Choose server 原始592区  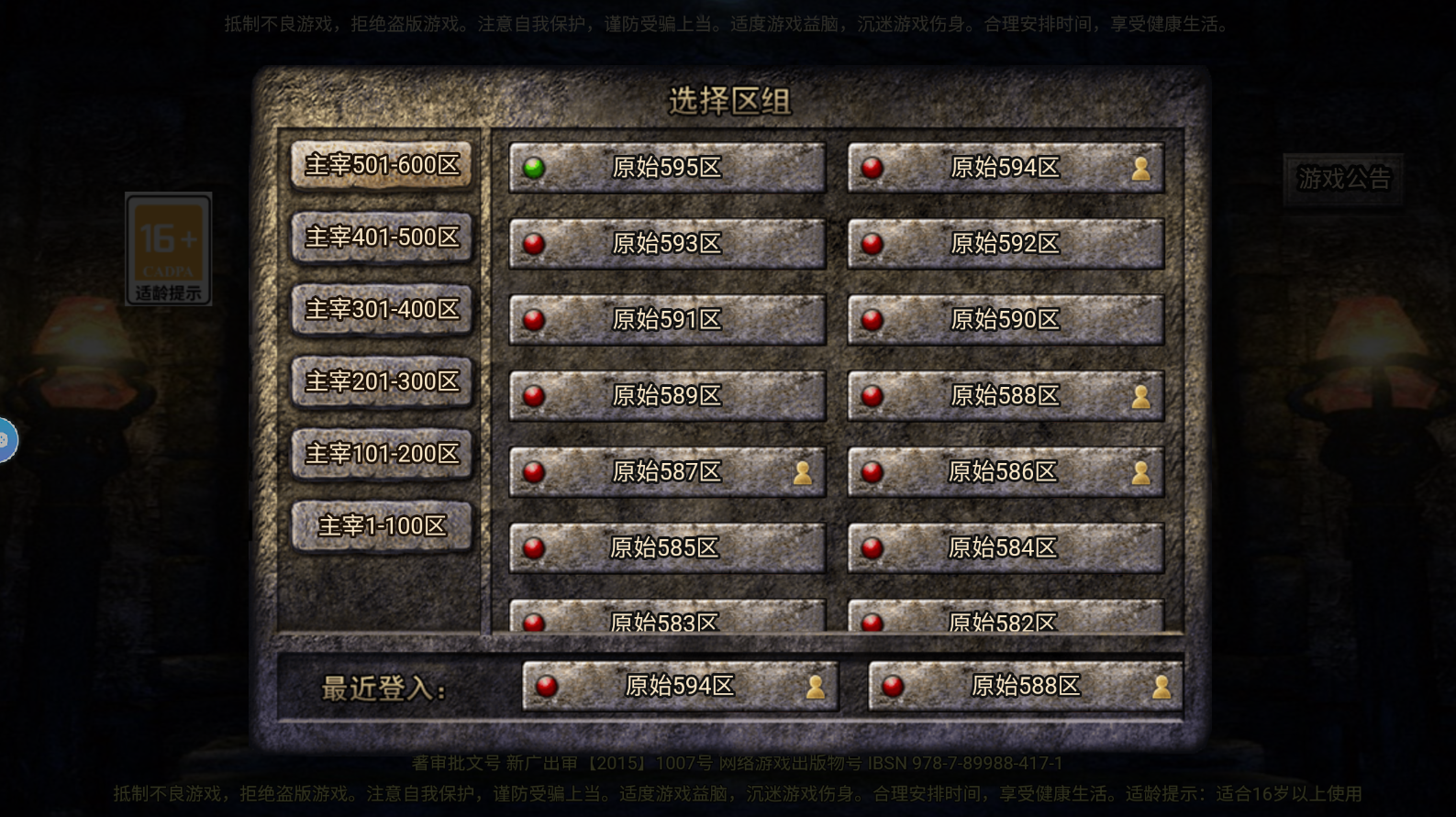coord(1006,244)
